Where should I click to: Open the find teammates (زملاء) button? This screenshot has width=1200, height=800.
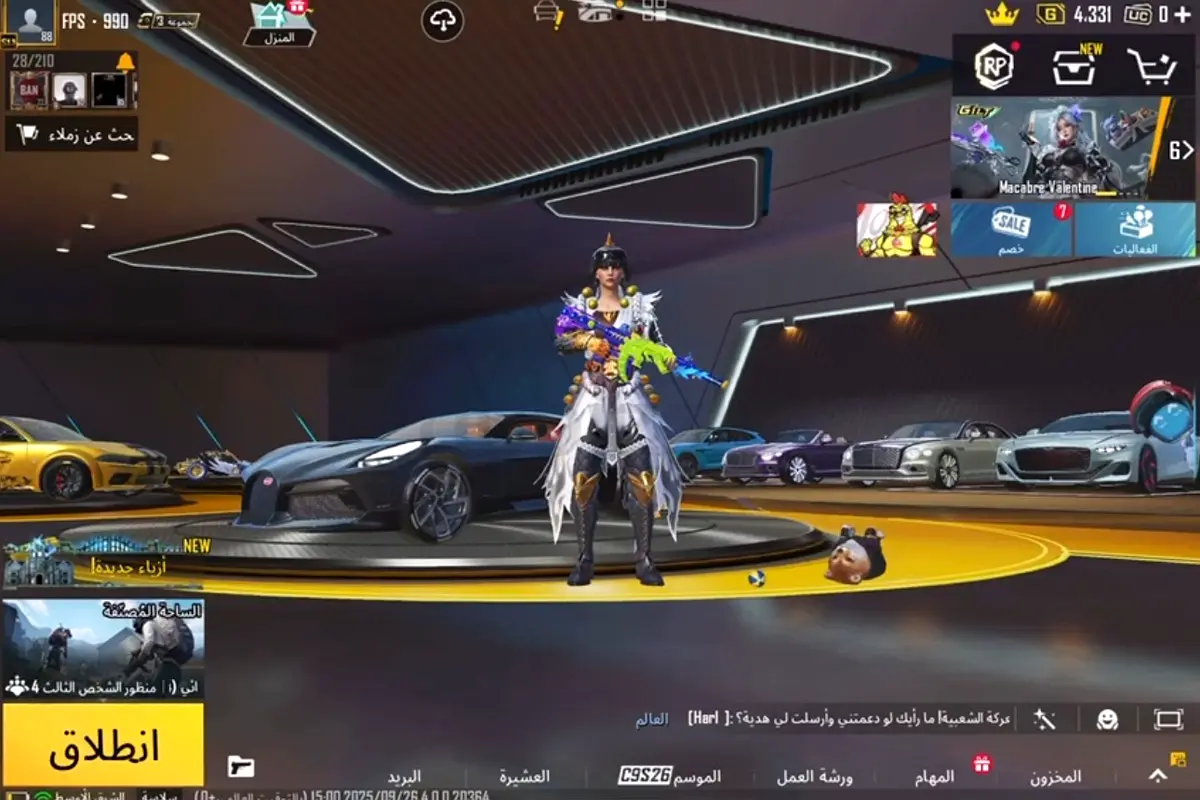coord(72,134)
